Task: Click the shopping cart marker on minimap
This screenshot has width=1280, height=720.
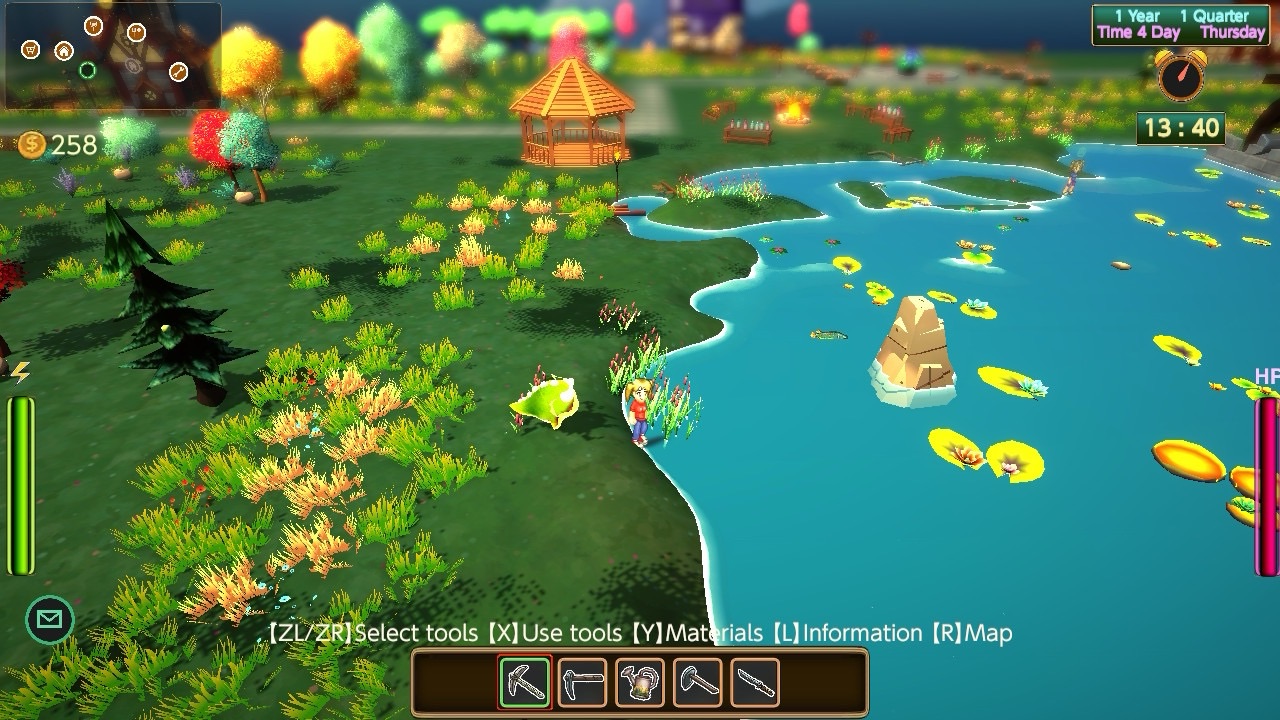Action: (31, 49)
